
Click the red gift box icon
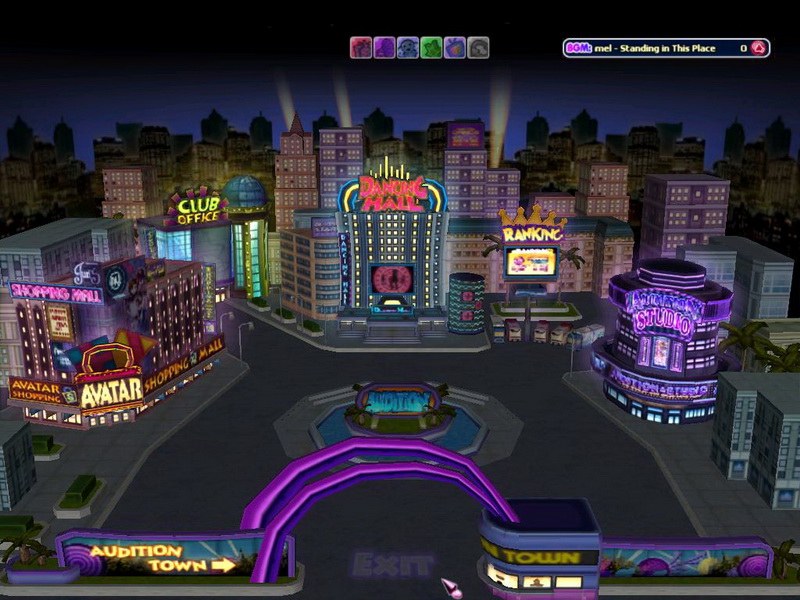click(x=360, y=48)
